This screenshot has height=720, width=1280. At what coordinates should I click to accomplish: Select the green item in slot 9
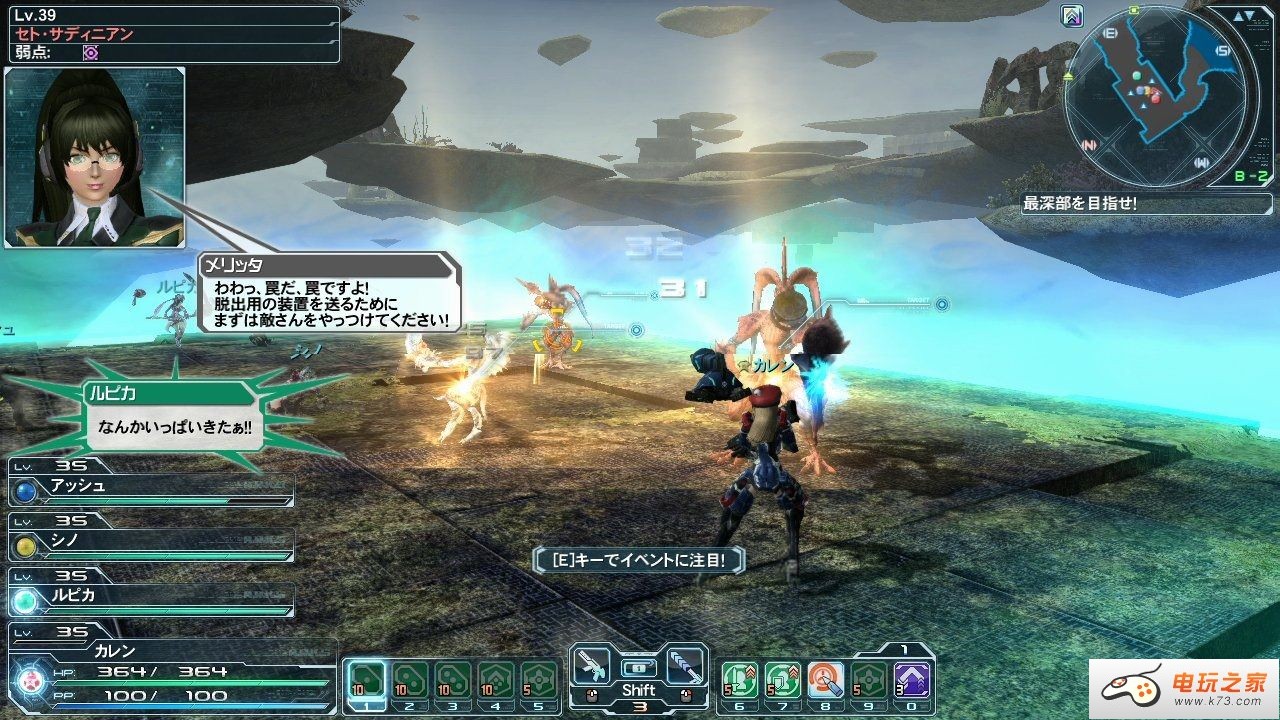(x=868, y=680)
